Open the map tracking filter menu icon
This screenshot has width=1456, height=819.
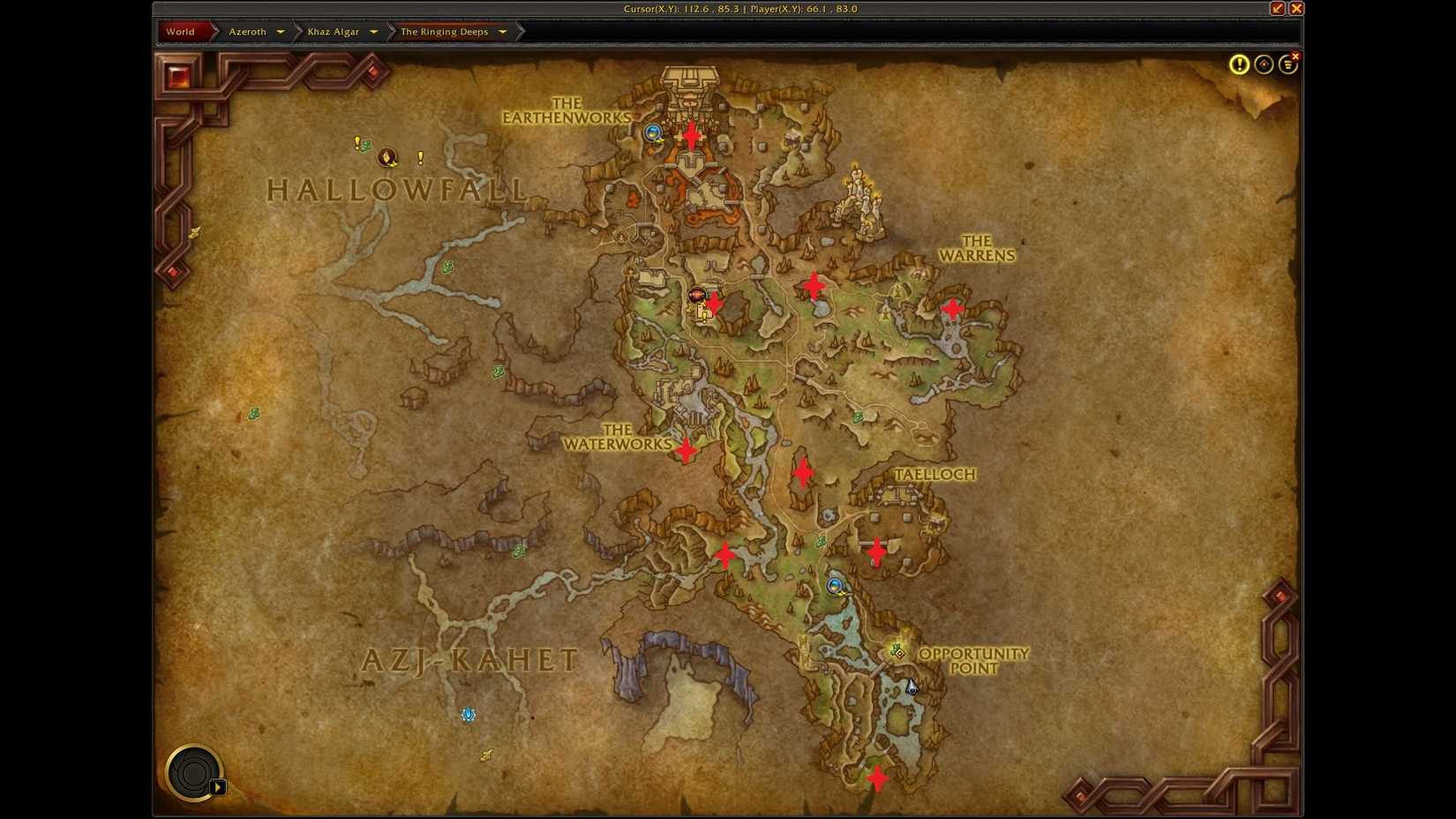pos(1287,64)
